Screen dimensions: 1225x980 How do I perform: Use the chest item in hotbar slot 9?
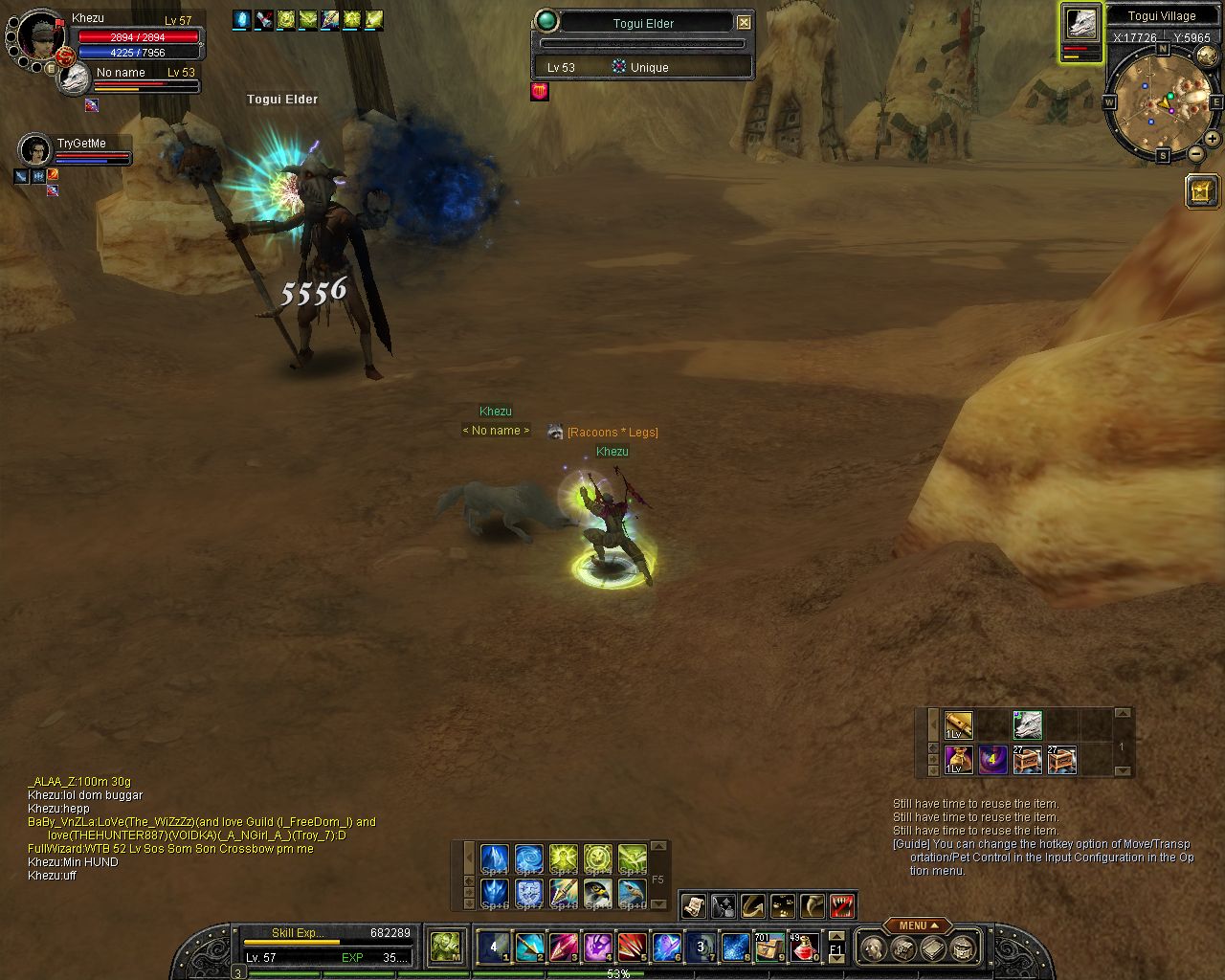point(769,947)
